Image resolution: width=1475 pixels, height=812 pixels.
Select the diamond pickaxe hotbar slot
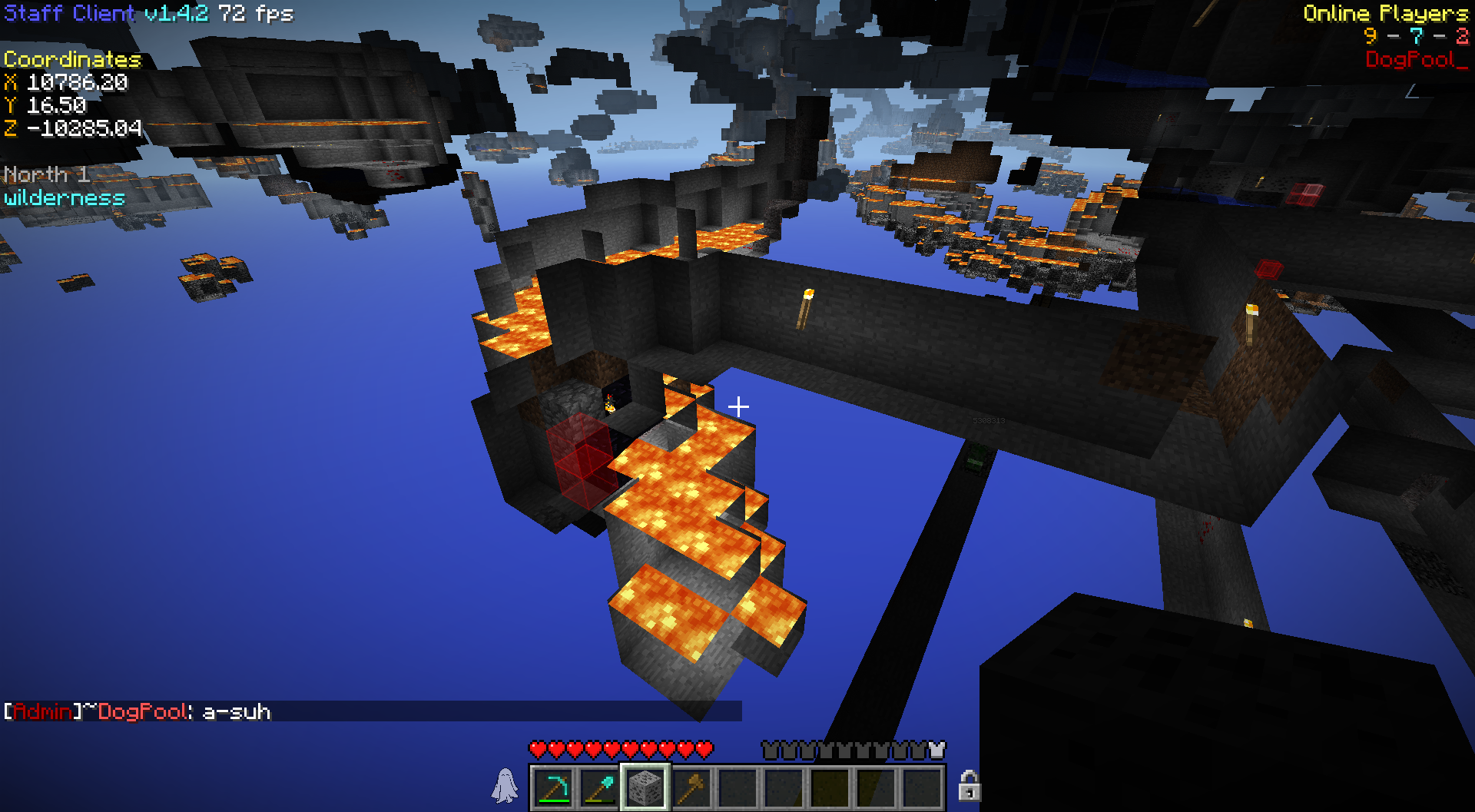coord(553,787)
